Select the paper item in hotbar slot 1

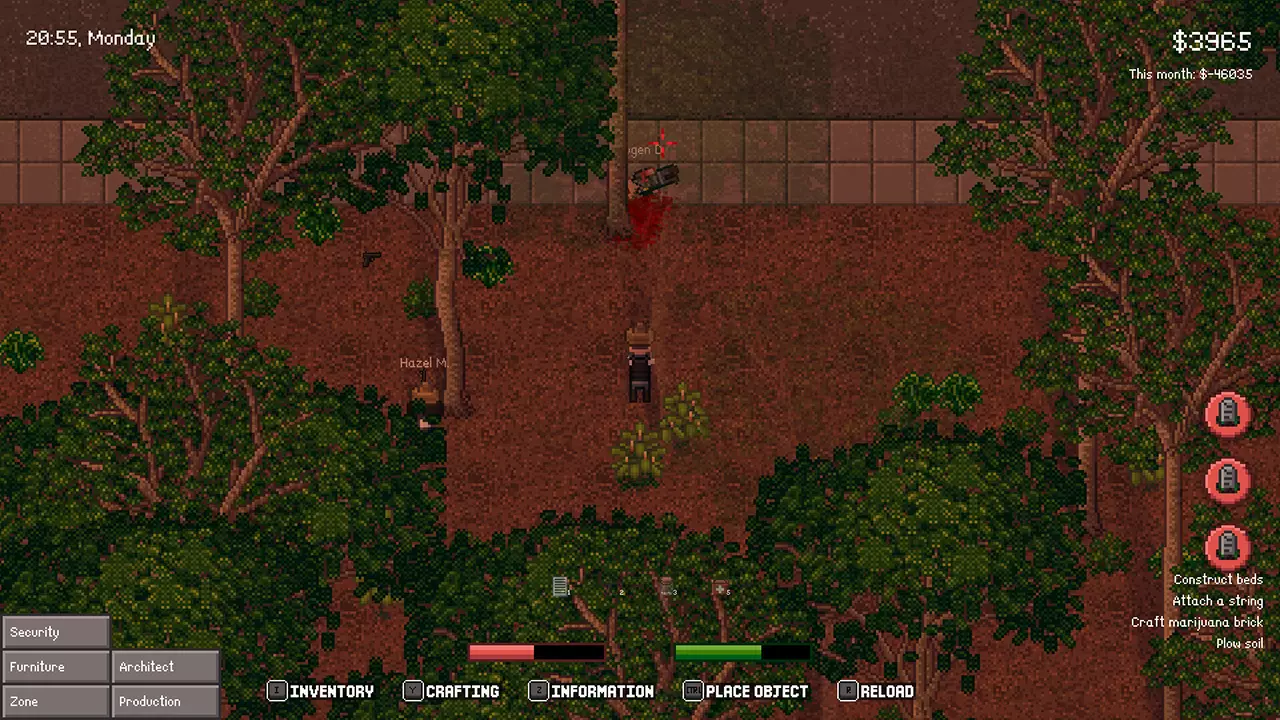click(560, 587)
